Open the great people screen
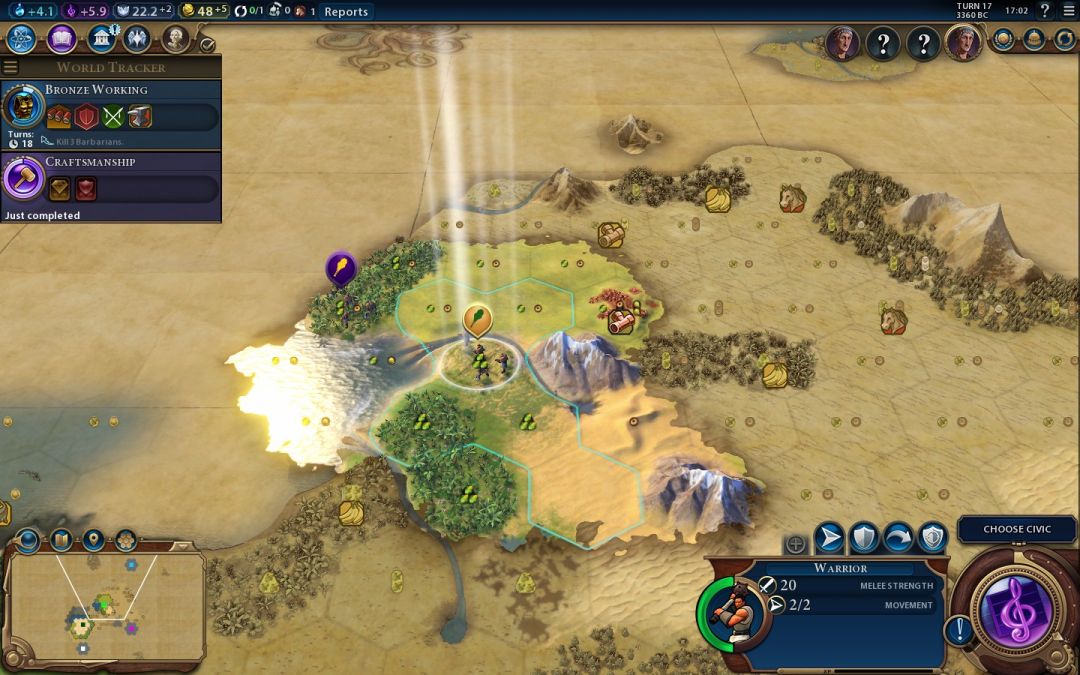The height and width of the screenshot is (675, 1080). click(x=176, y=39)
